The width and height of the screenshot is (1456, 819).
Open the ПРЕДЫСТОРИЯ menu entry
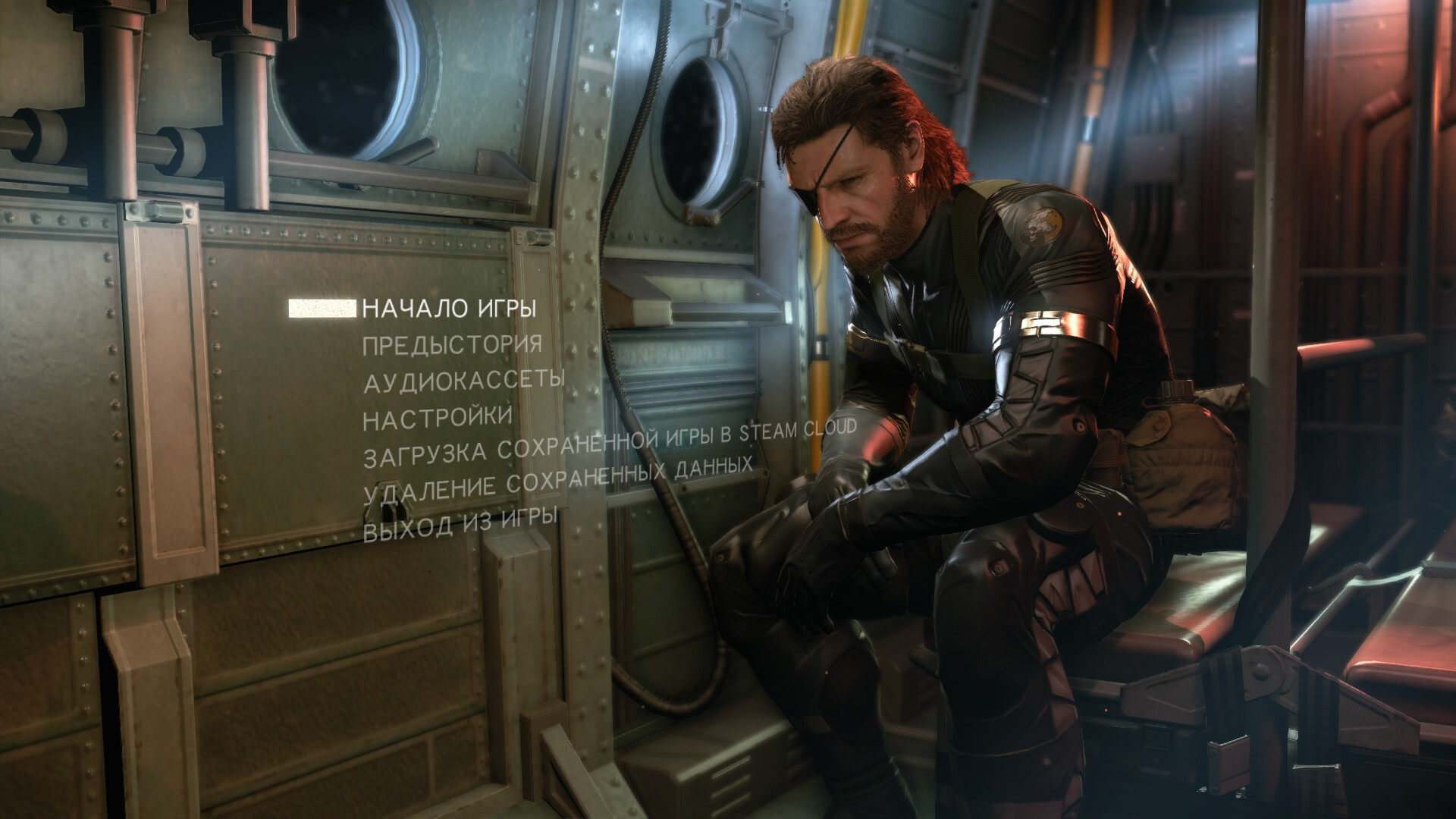click(x=452, y=345)
